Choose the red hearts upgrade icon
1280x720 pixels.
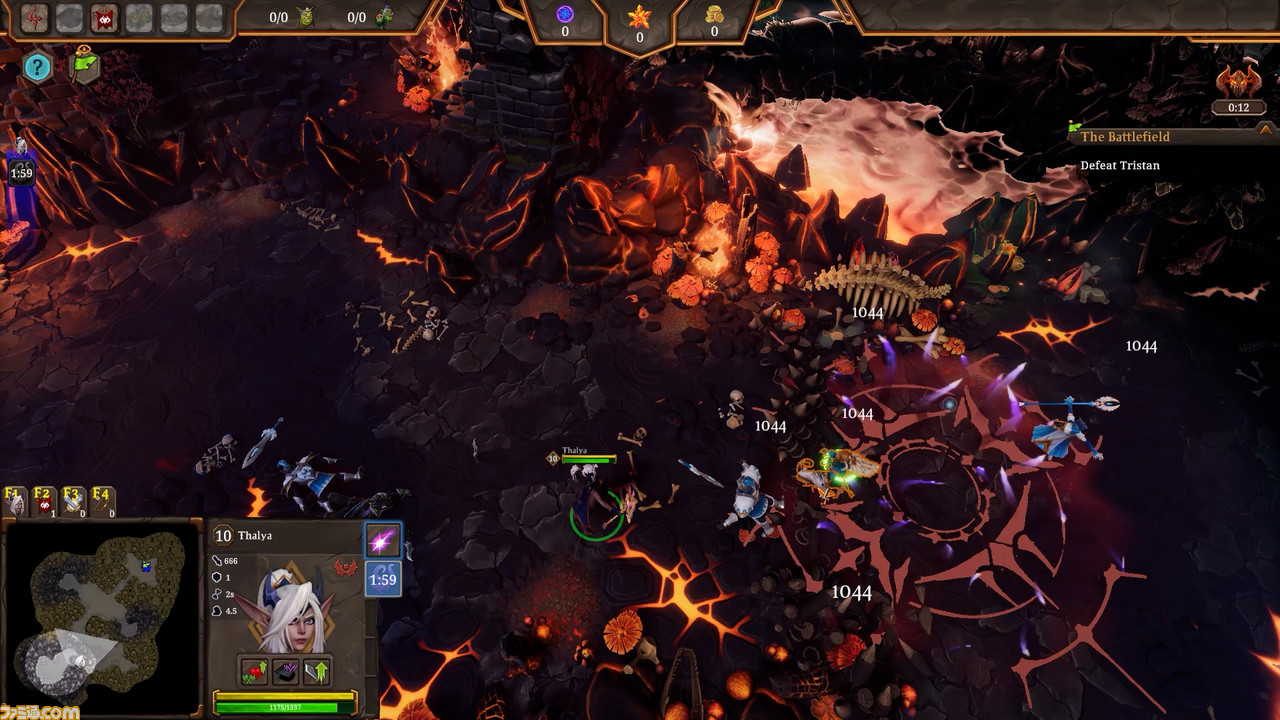click(253, 671)
